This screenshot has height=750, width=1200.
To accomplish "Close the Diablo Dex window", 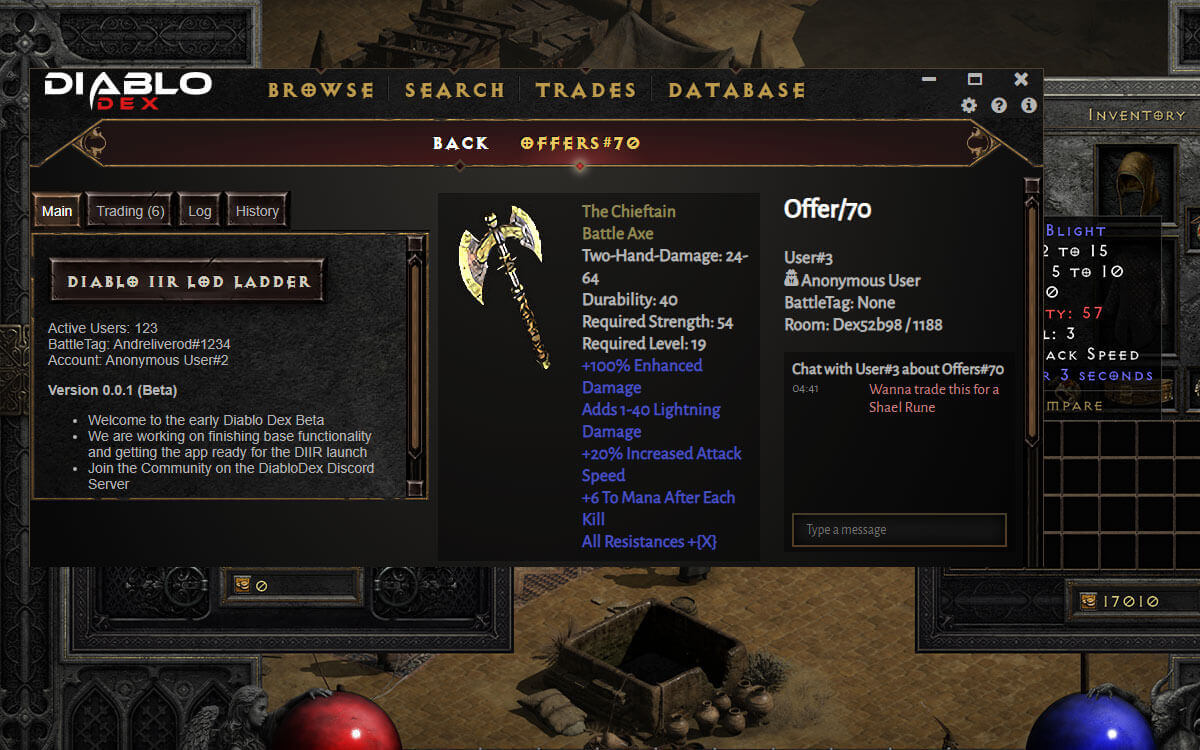I will [x=1021, y=79].
